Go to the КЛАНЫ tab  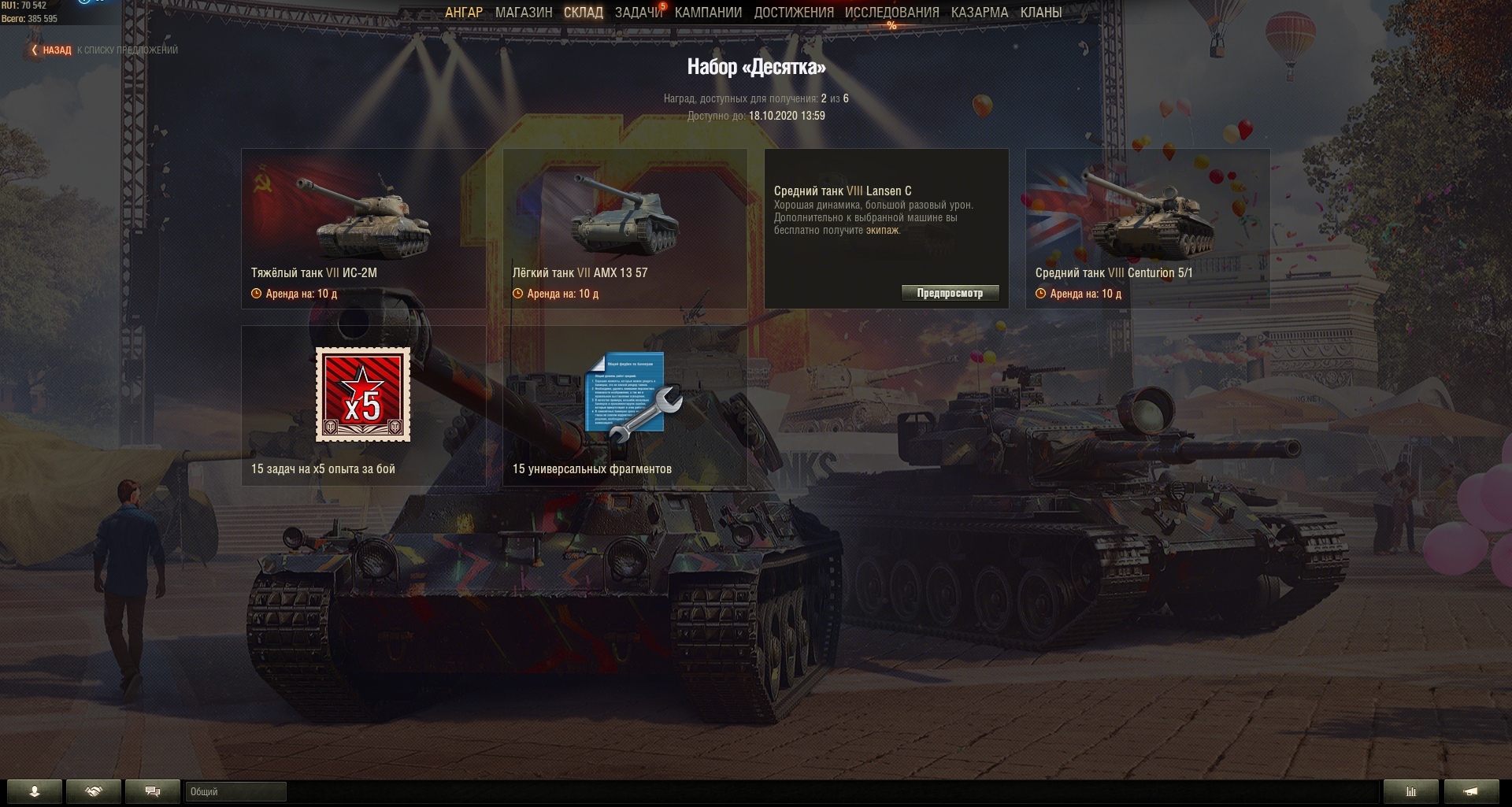tap(1040, 13)
